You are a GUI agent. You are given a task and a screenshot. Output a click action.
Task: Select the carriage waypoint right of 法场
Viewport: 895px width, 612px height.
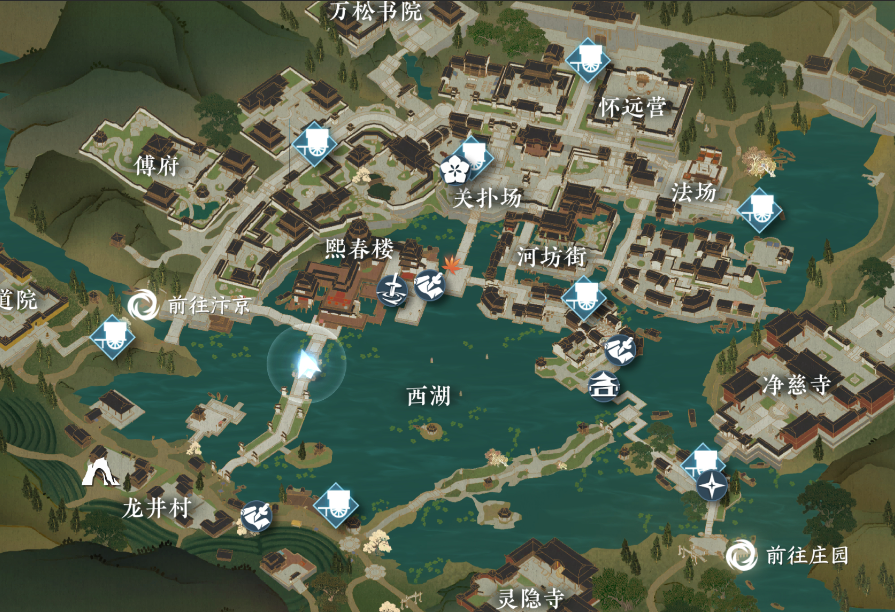point(759,209)
